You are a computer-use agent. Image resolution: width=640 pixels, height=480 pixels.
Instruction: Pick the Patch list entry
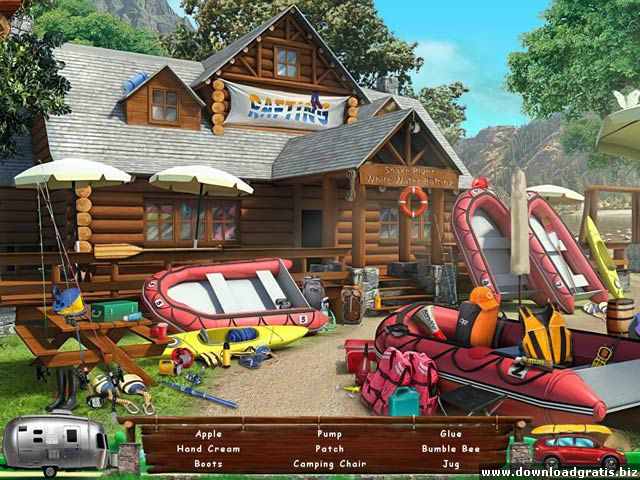point(329,449)
